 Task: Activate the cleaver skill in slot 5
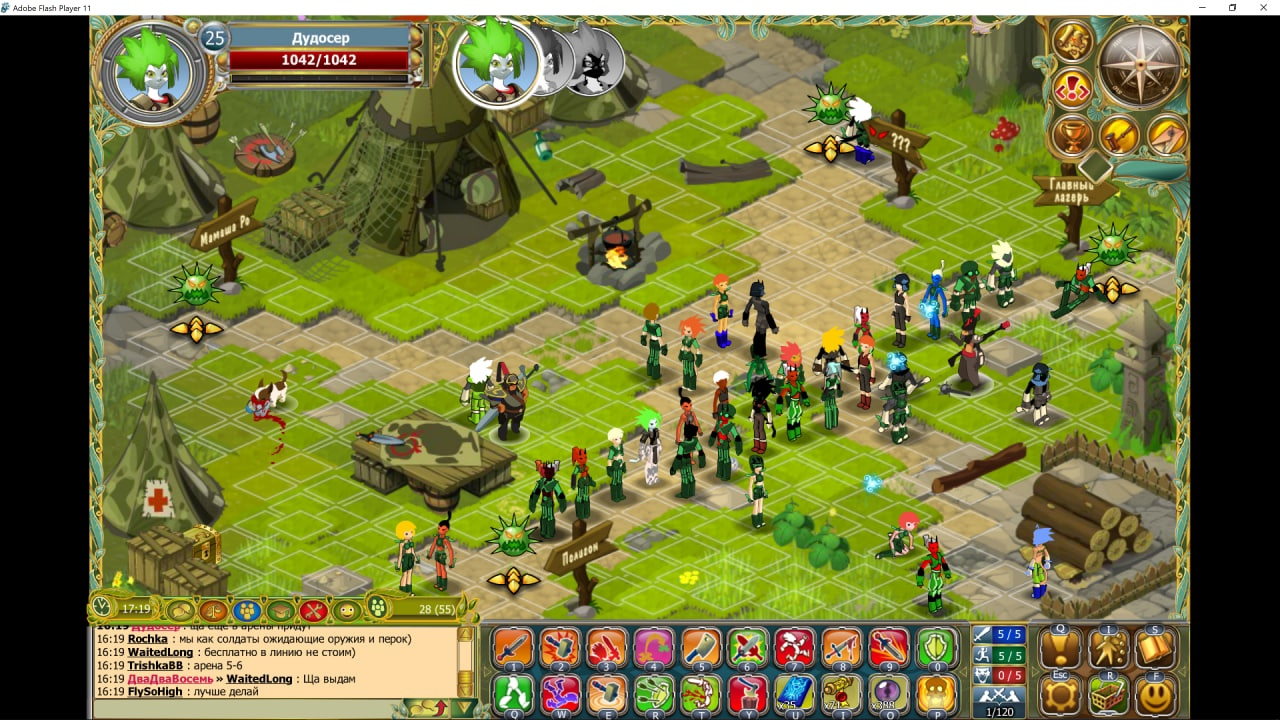click(701, 648)
